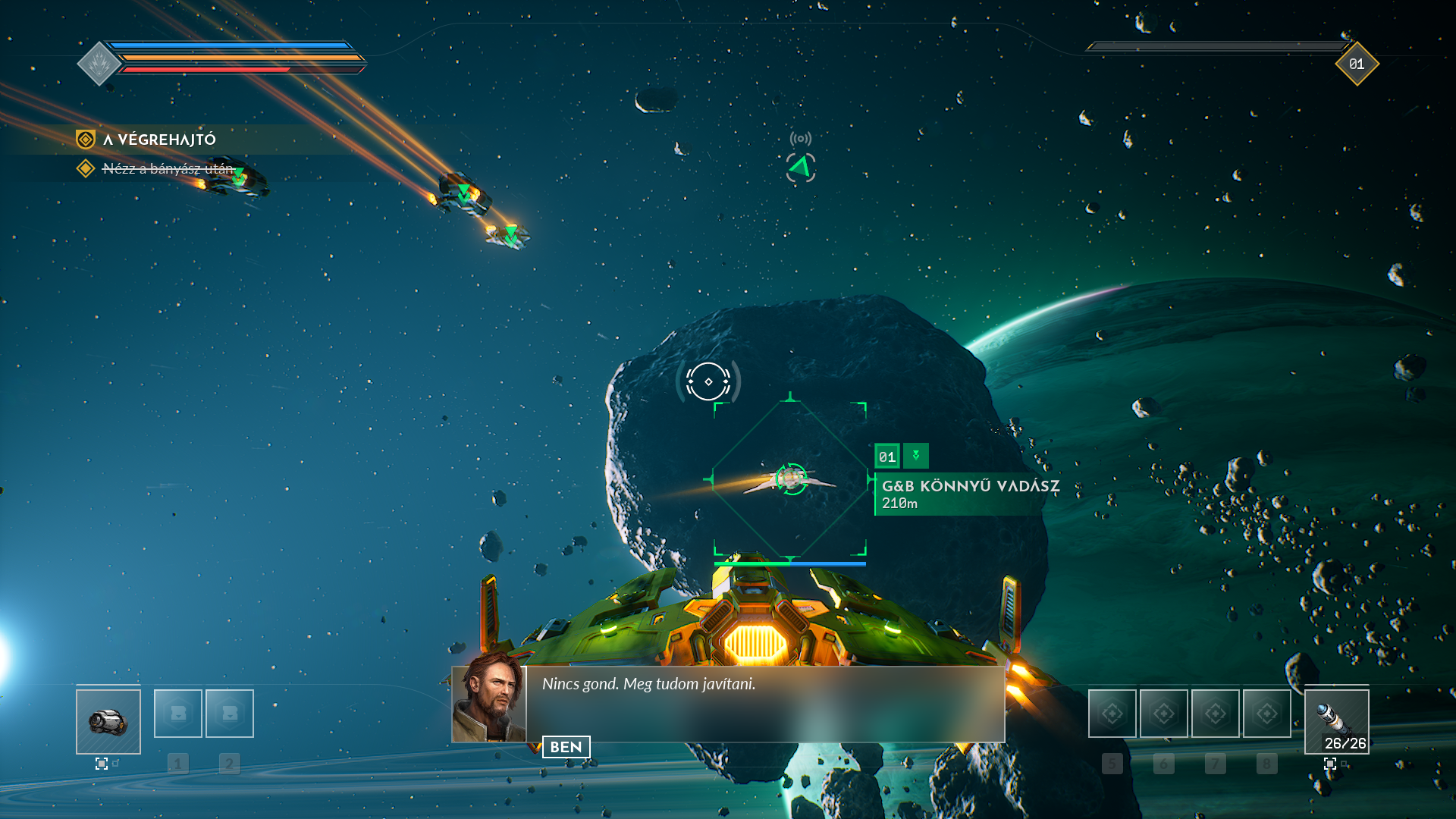Click Ben's portrait in the dialogue box
The width and height of the screenshot is (1456, 819).
tap(489, 704)
